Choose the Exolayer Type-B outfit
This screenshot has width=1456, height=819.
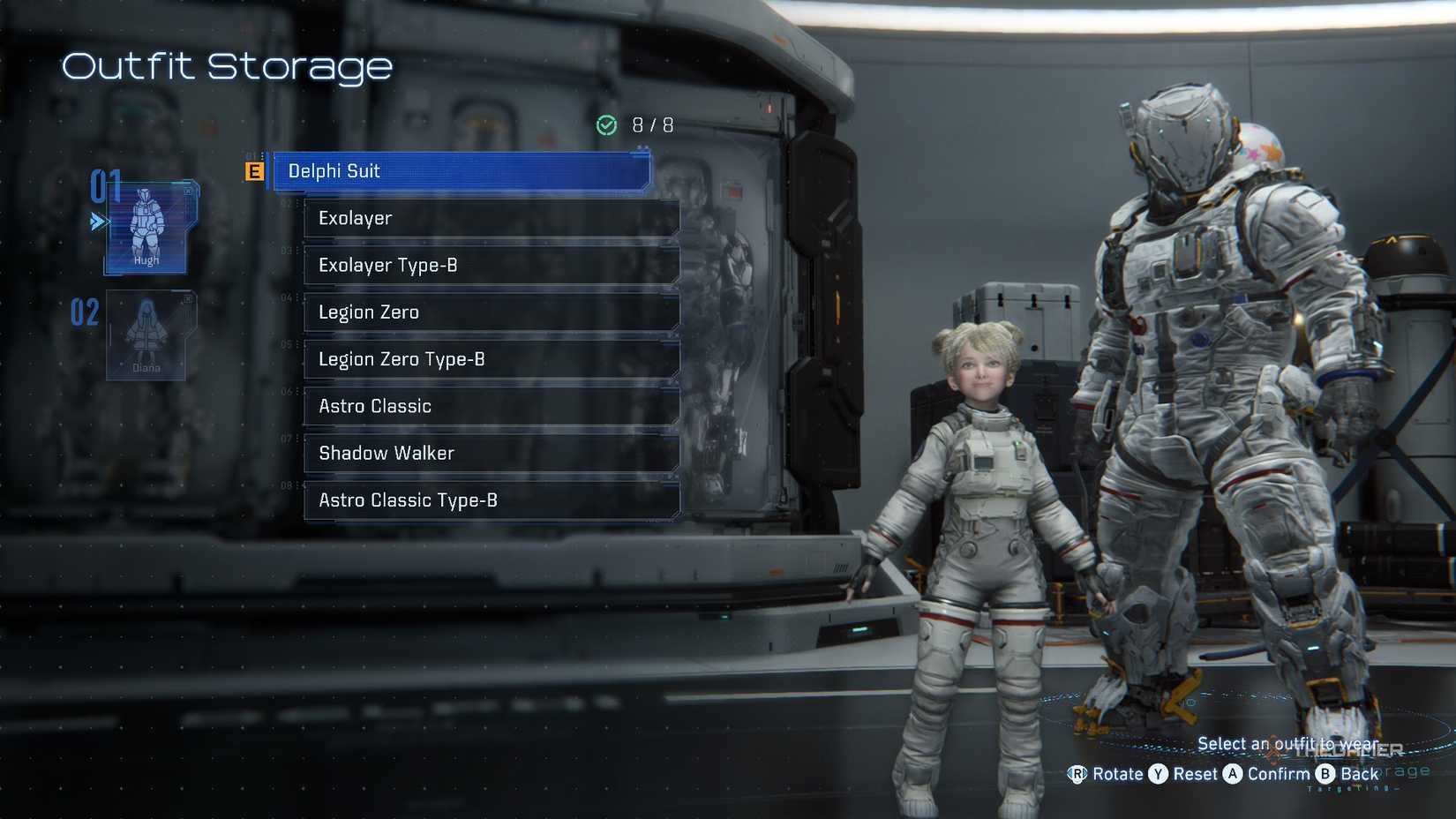(x=492, y=265)
